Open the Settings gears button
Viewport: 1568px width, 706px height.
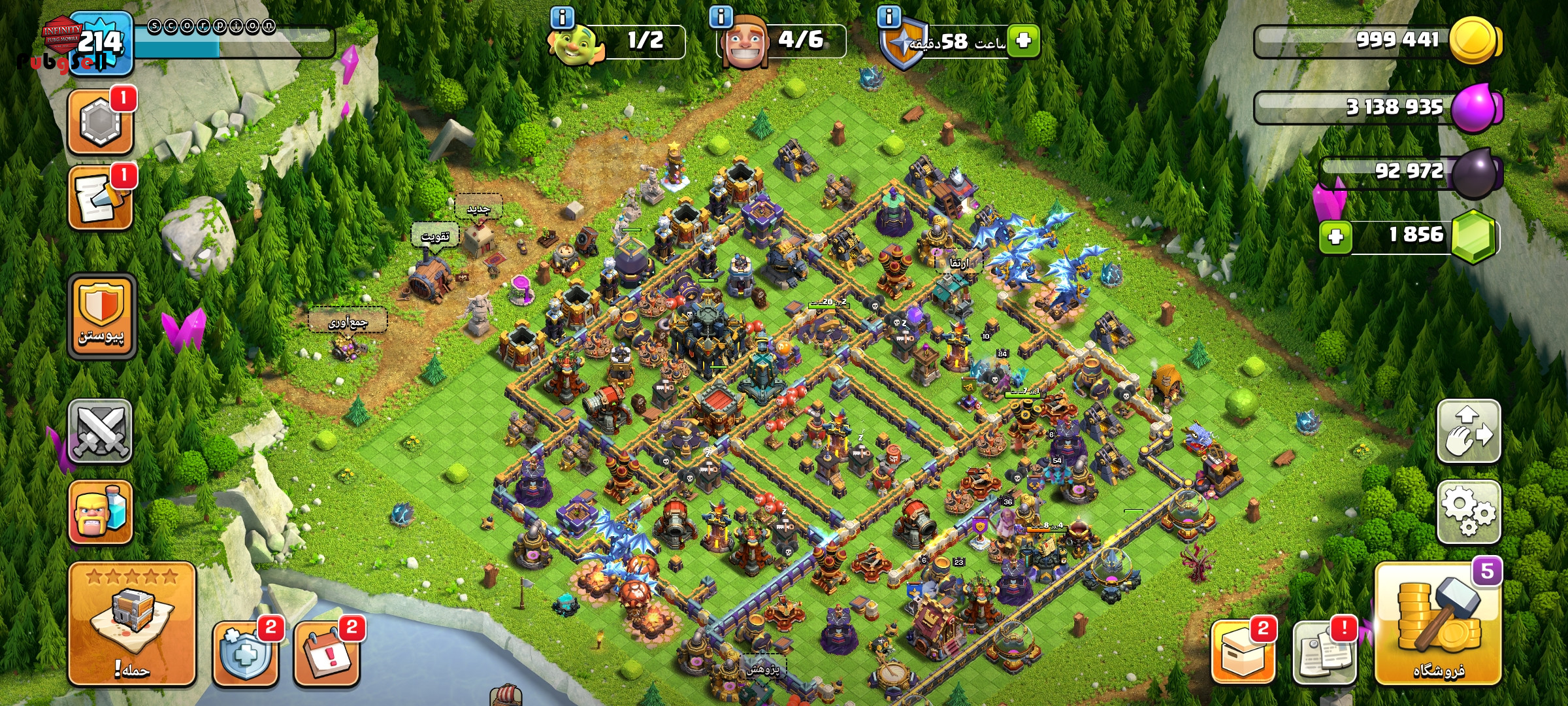click(1468, 511)
